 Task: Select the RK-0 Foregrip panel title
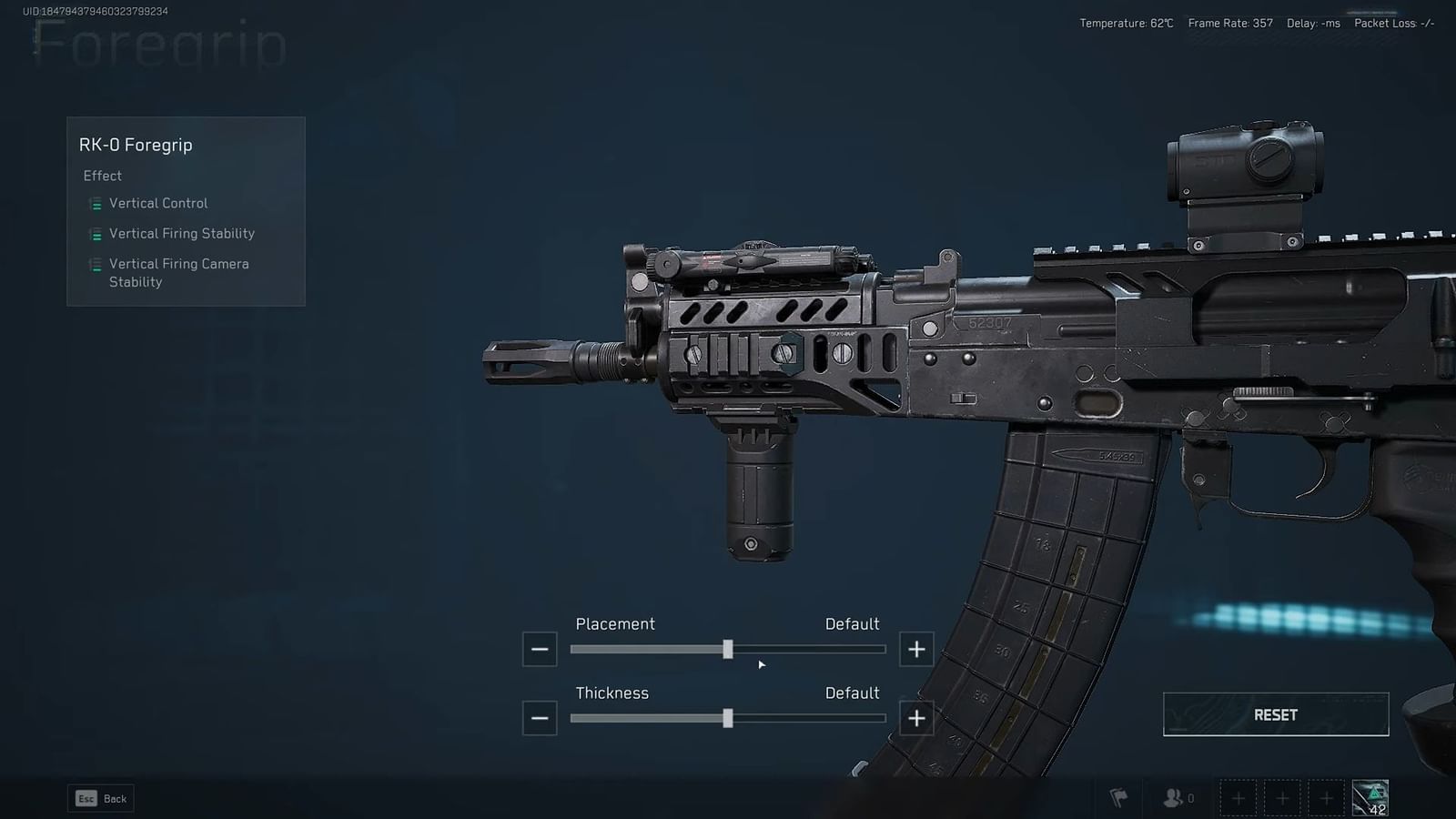pyautogui.click(x=136, y=144)
